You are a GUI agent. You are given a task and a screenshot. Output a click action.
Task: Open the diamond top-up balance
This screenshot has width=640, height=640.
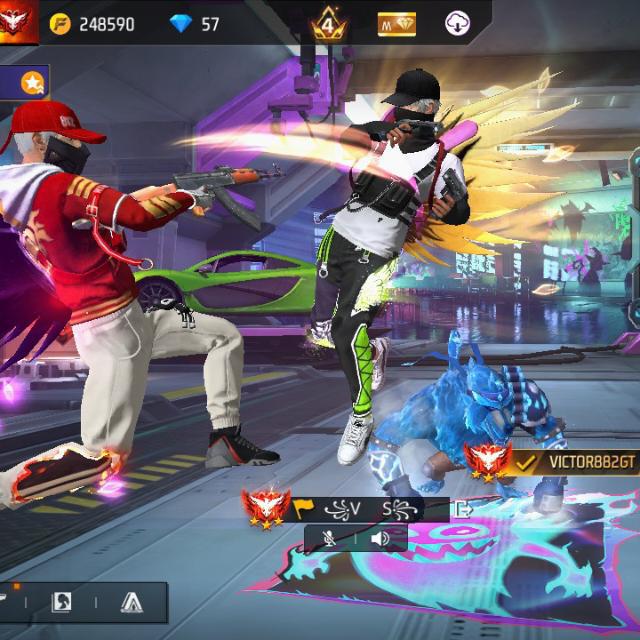click(195, 24)
